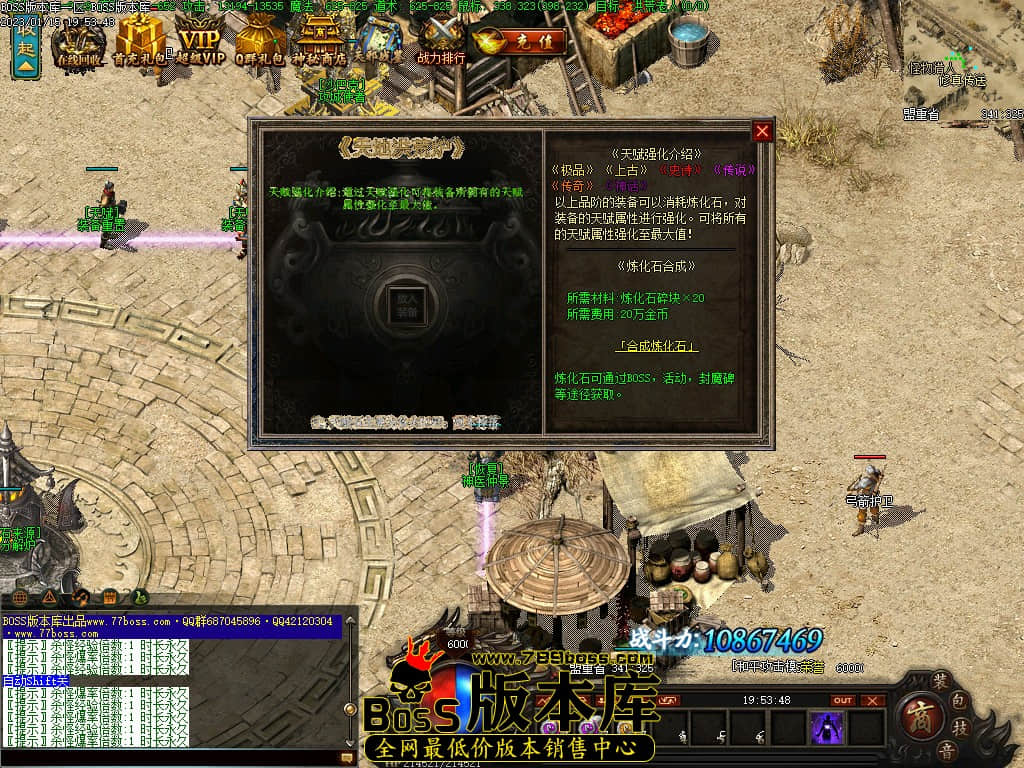The image size is (1024, 768).
Task: Show the 战力排行 power ranking
Action: (441, 42)
